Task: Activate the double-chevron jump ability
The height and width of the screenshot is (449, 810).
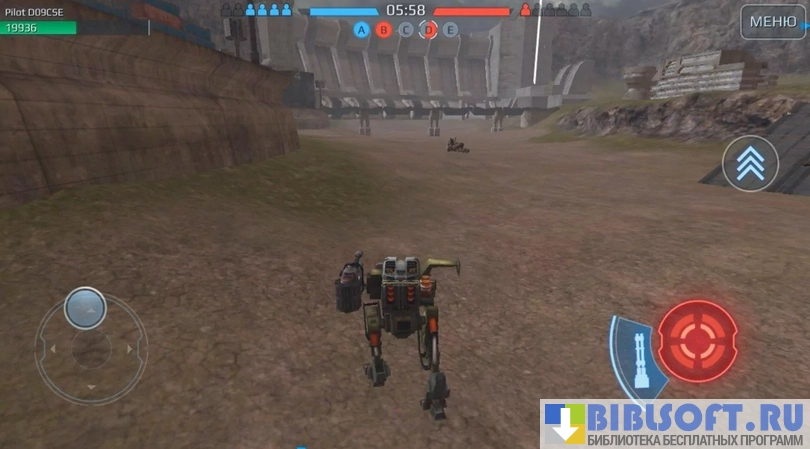Action: (x=750, y=163)
